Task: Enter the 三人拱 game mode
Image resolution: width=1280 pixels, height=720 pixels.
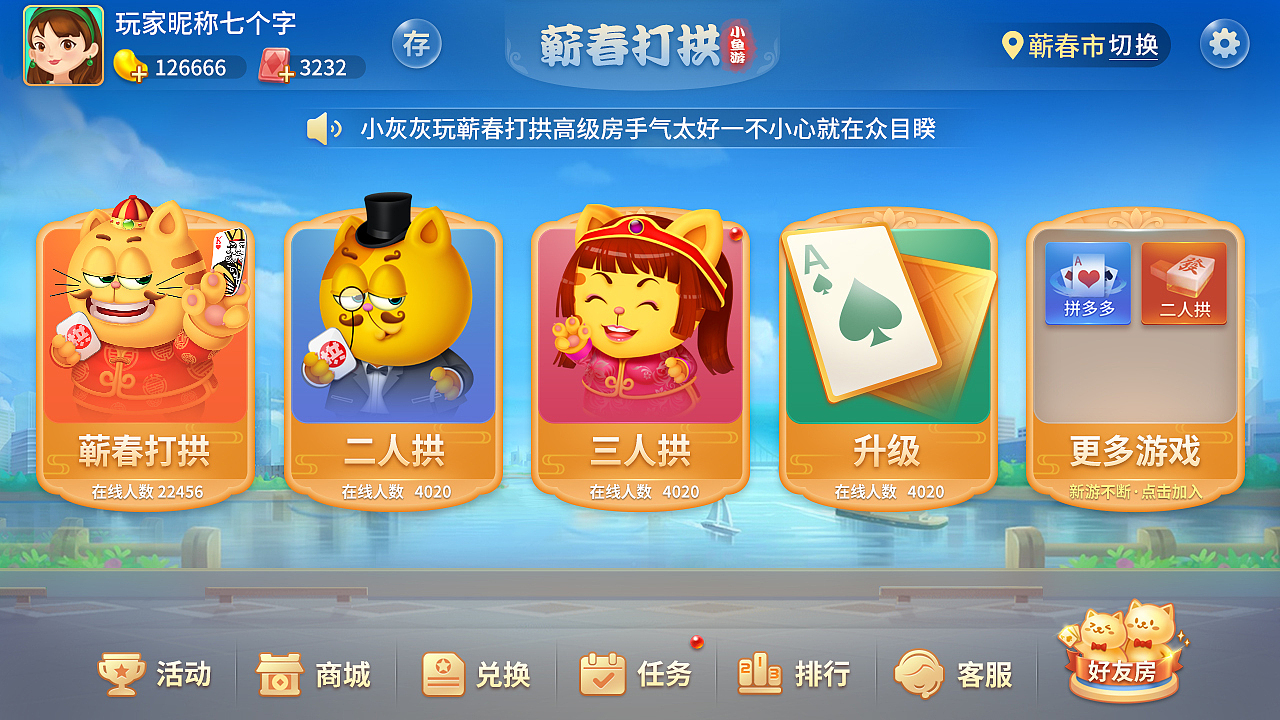Action: point(640,360)
